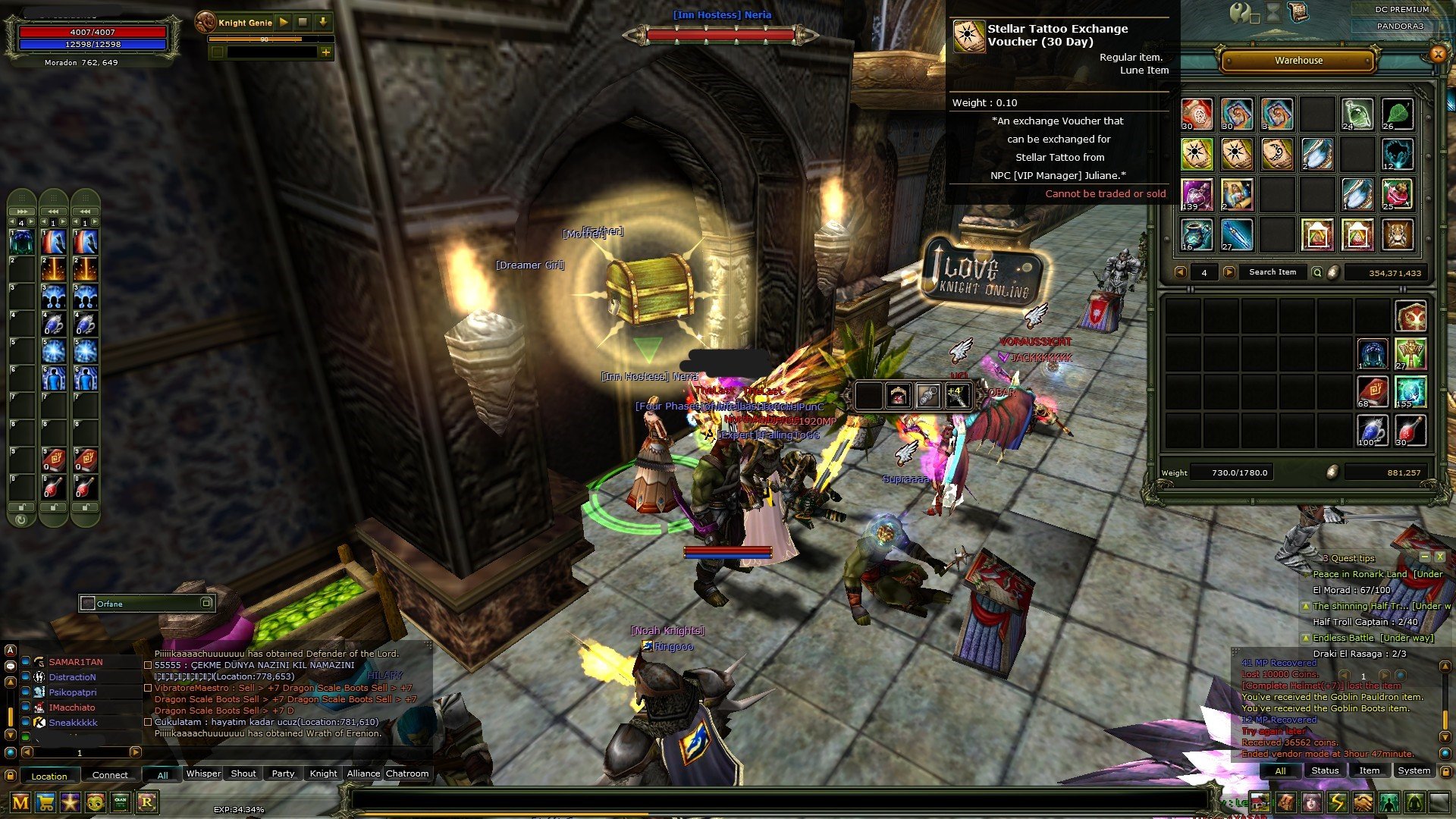Image resolution: width=1456 pixels, height=819 pixels.
Task: Collapse the Orfane merchant bar
Action: tap(206, 604)
